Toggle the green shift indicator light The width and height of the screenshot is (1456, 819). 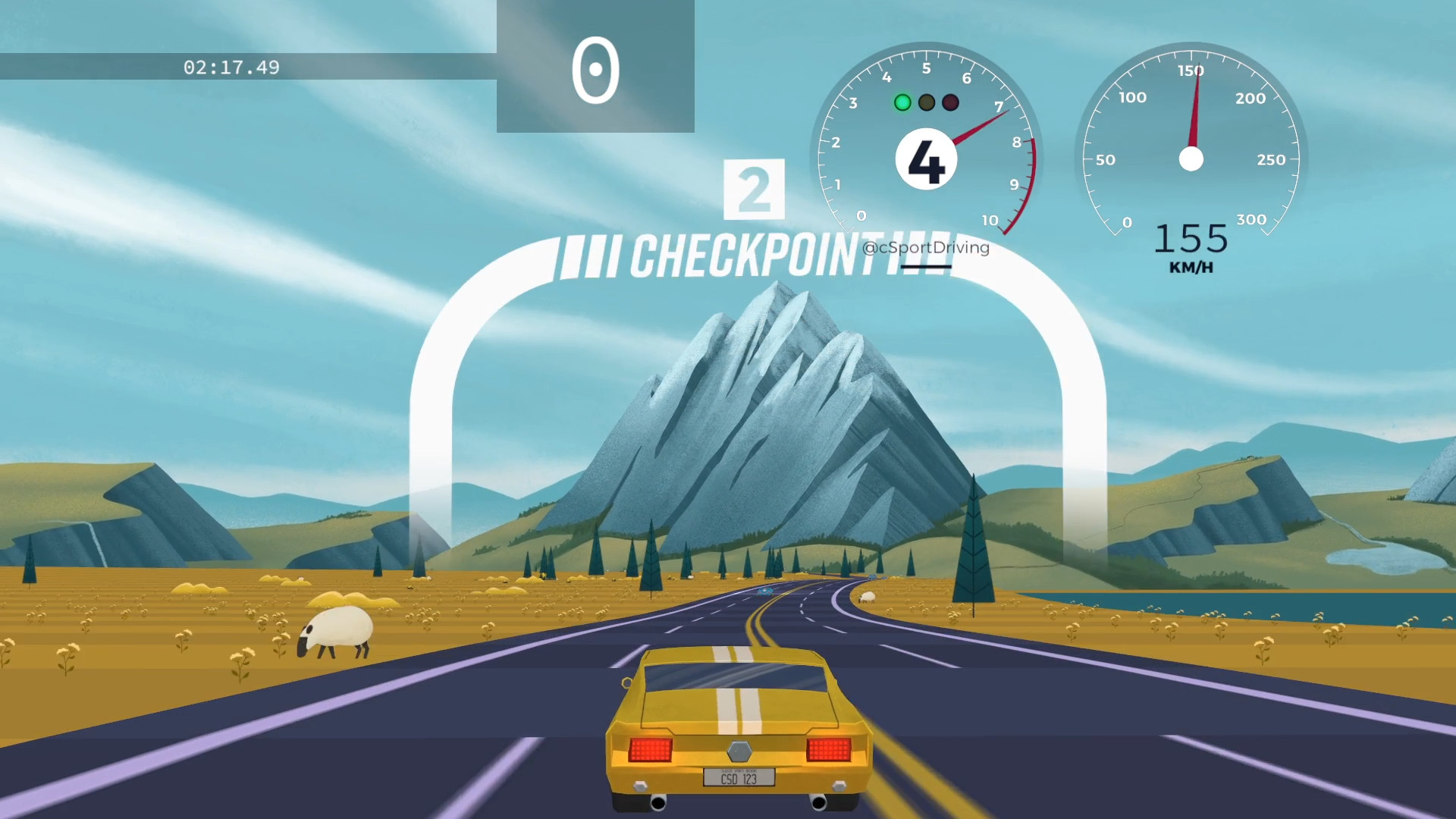tap(902, 101)
